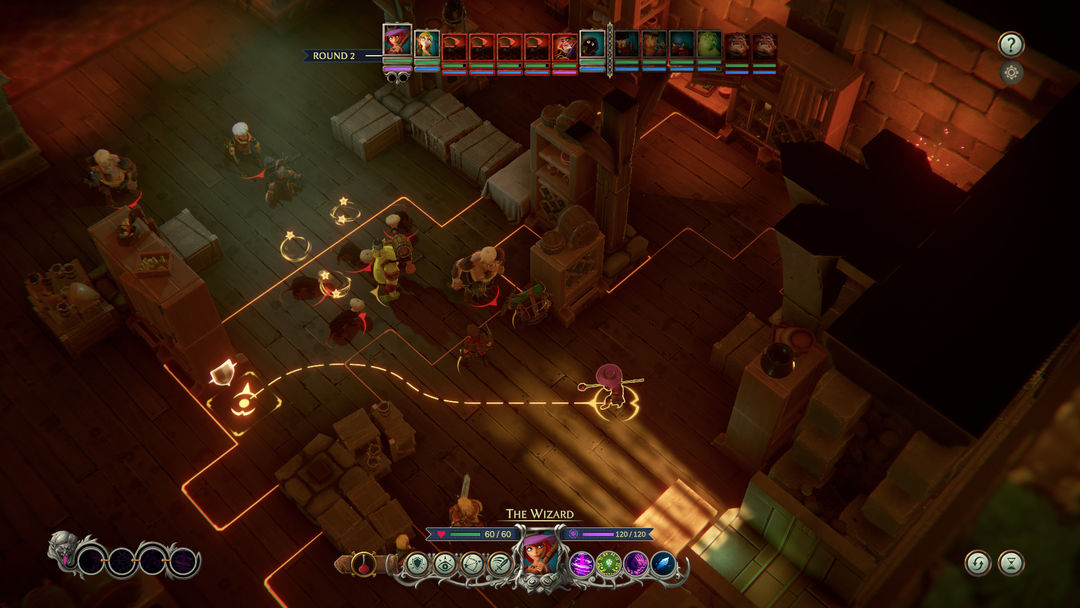Cast the blue ice crystal spell
This screenshot has width=1080, height=608.
point(662,564)
